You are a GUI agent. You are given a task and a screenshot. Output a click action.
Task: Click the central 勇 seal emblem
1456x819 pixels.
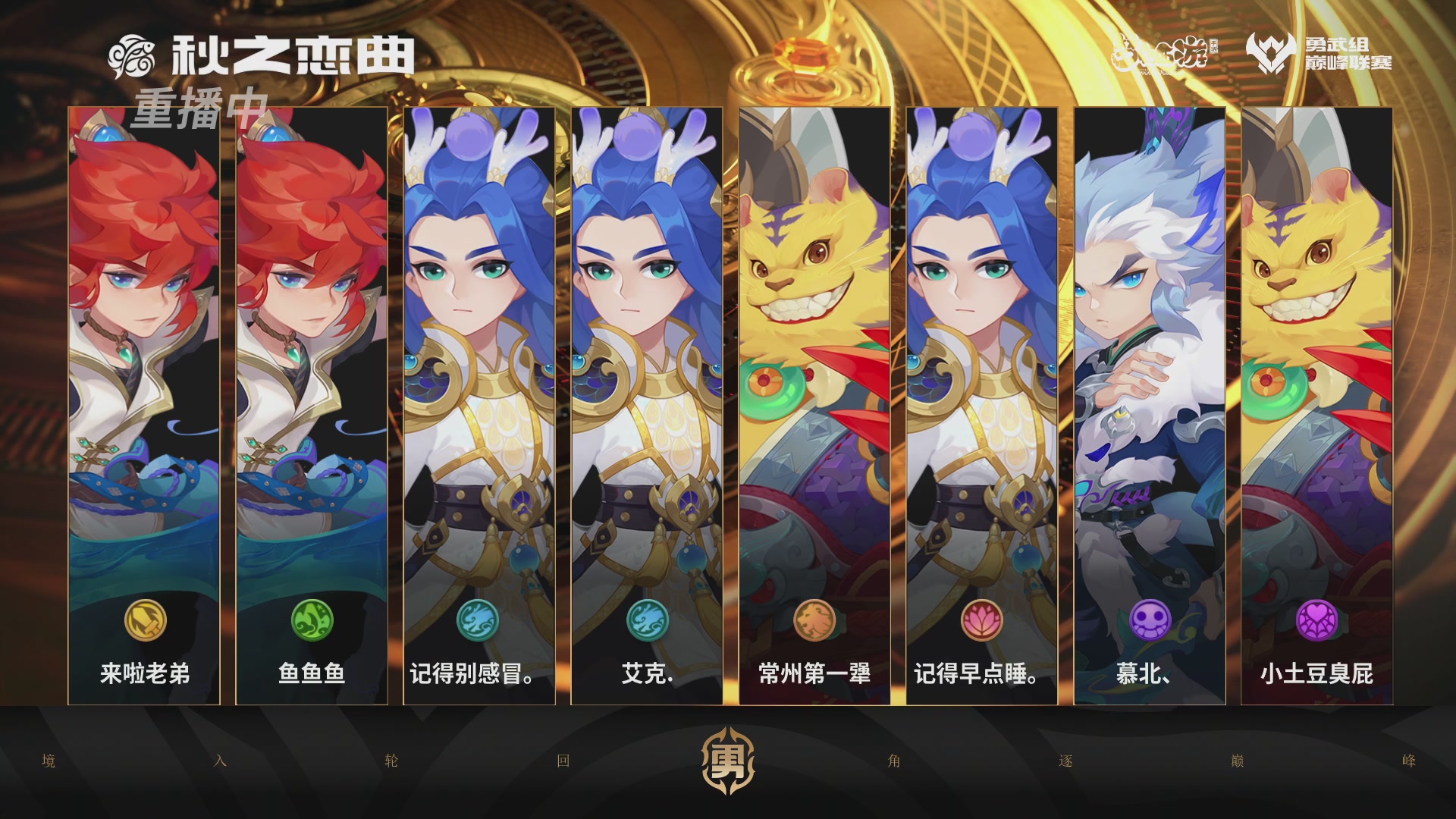tap(728, 760)
